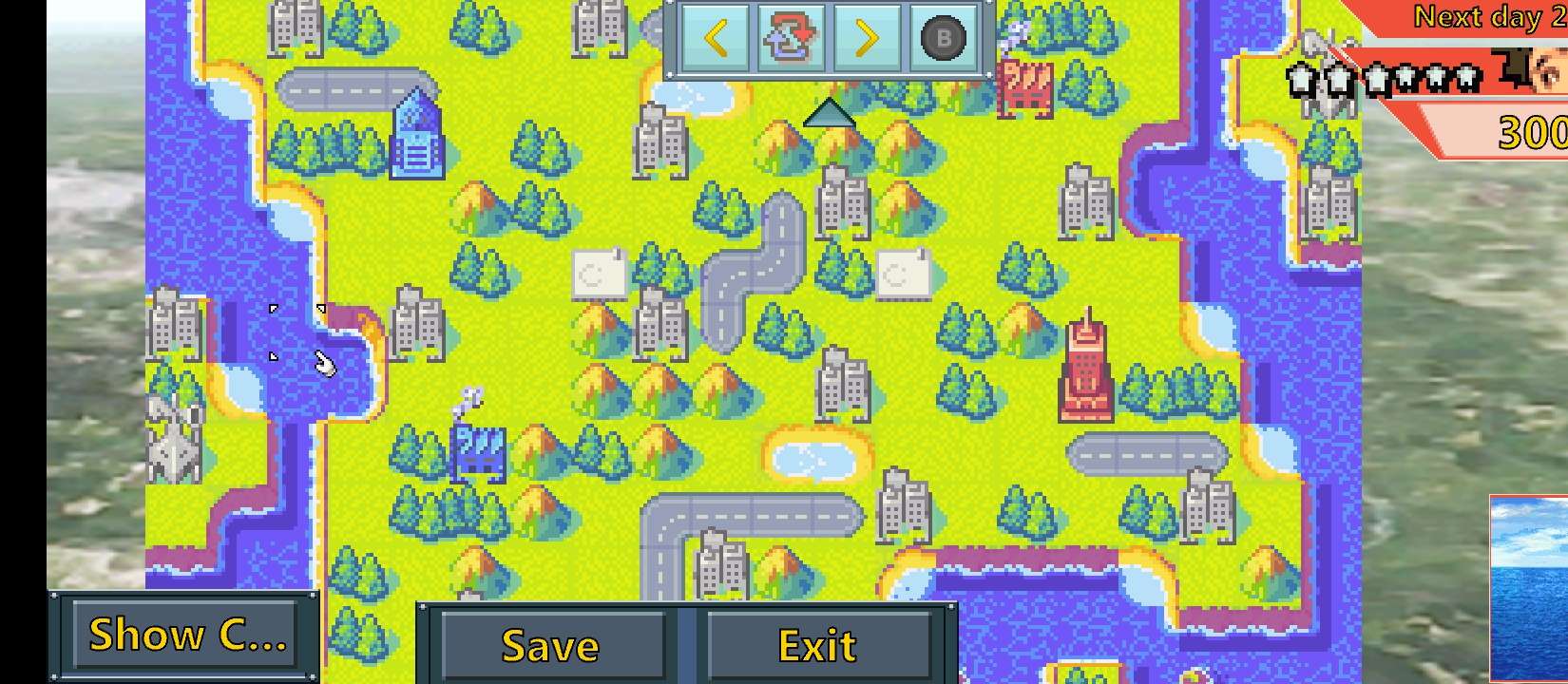Open the Show C... panel

pyautogui.click(x=187, y=635)
